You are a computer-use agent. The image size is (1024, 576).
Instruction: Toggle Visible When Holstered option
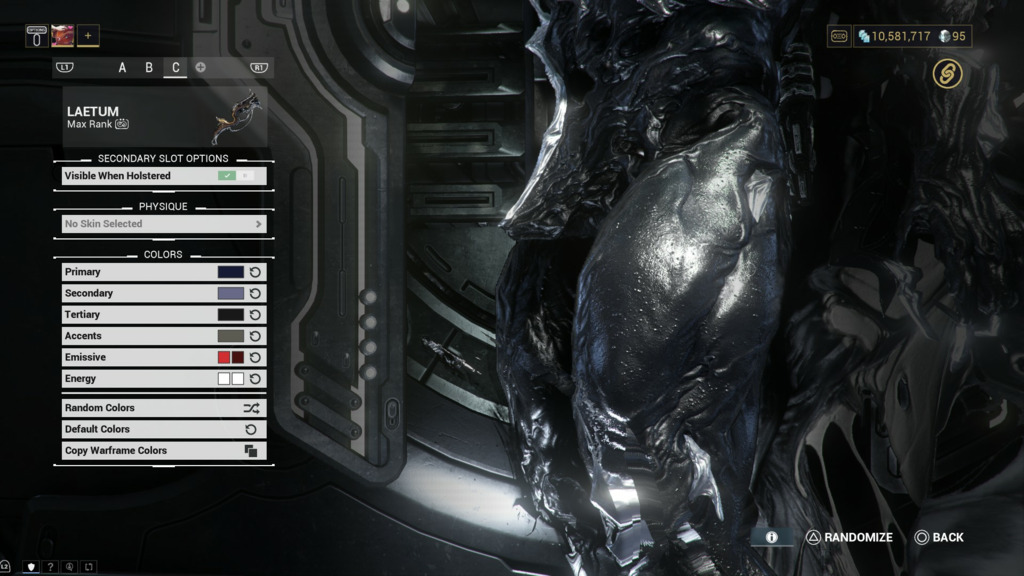point(236,176)
